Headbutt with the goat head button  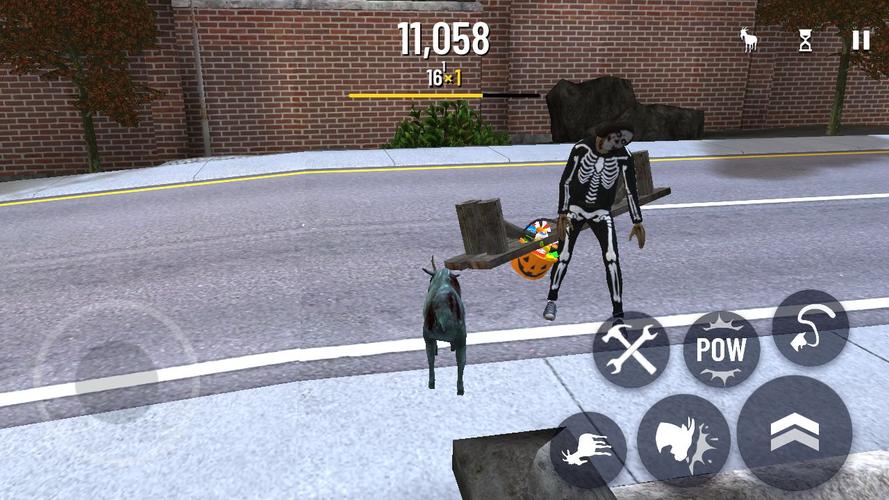[683, 439]
